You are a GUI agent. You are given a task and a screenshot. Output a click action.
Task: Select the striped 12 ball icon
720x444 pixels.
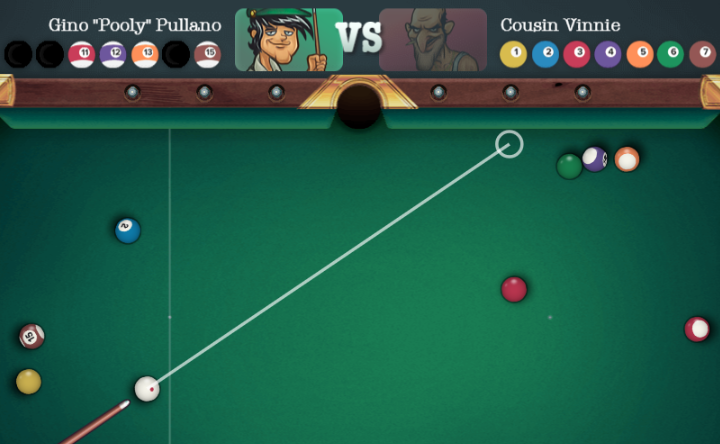(x=113, y=54)
